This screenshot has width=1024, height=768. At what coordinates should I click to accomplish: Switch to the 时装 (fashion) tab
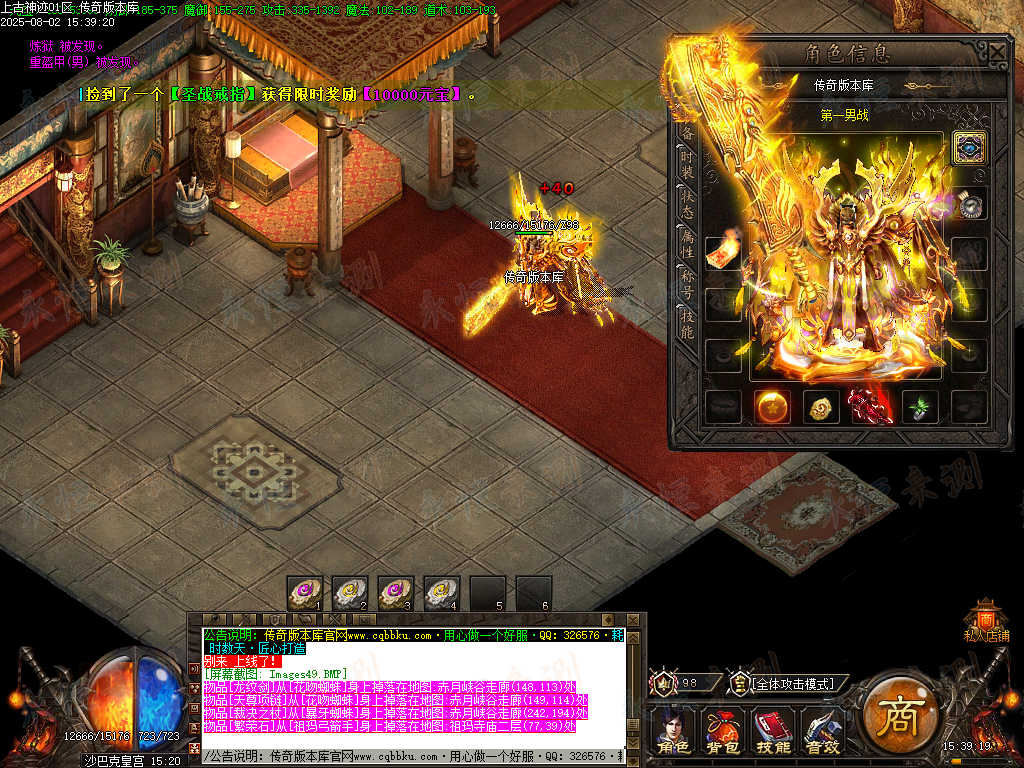coord(687,163)
